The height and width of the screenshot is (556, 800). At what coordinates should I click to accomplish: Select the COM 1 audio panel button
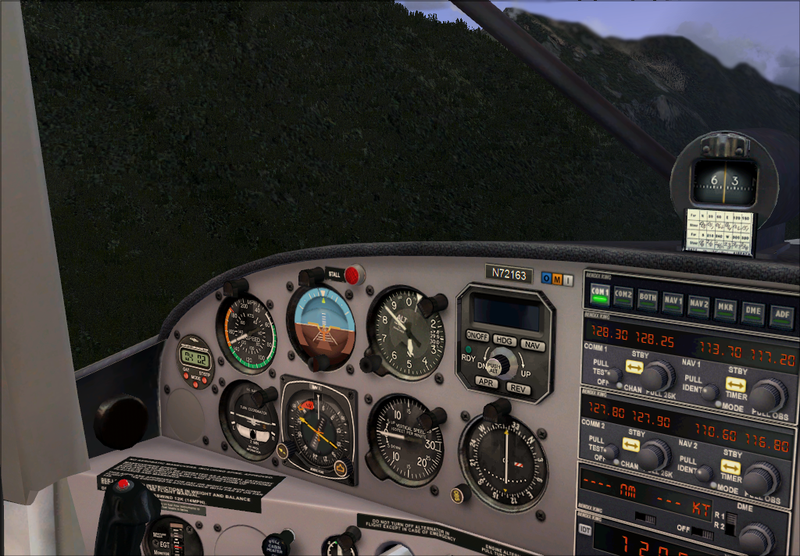(x=601, y=294)
